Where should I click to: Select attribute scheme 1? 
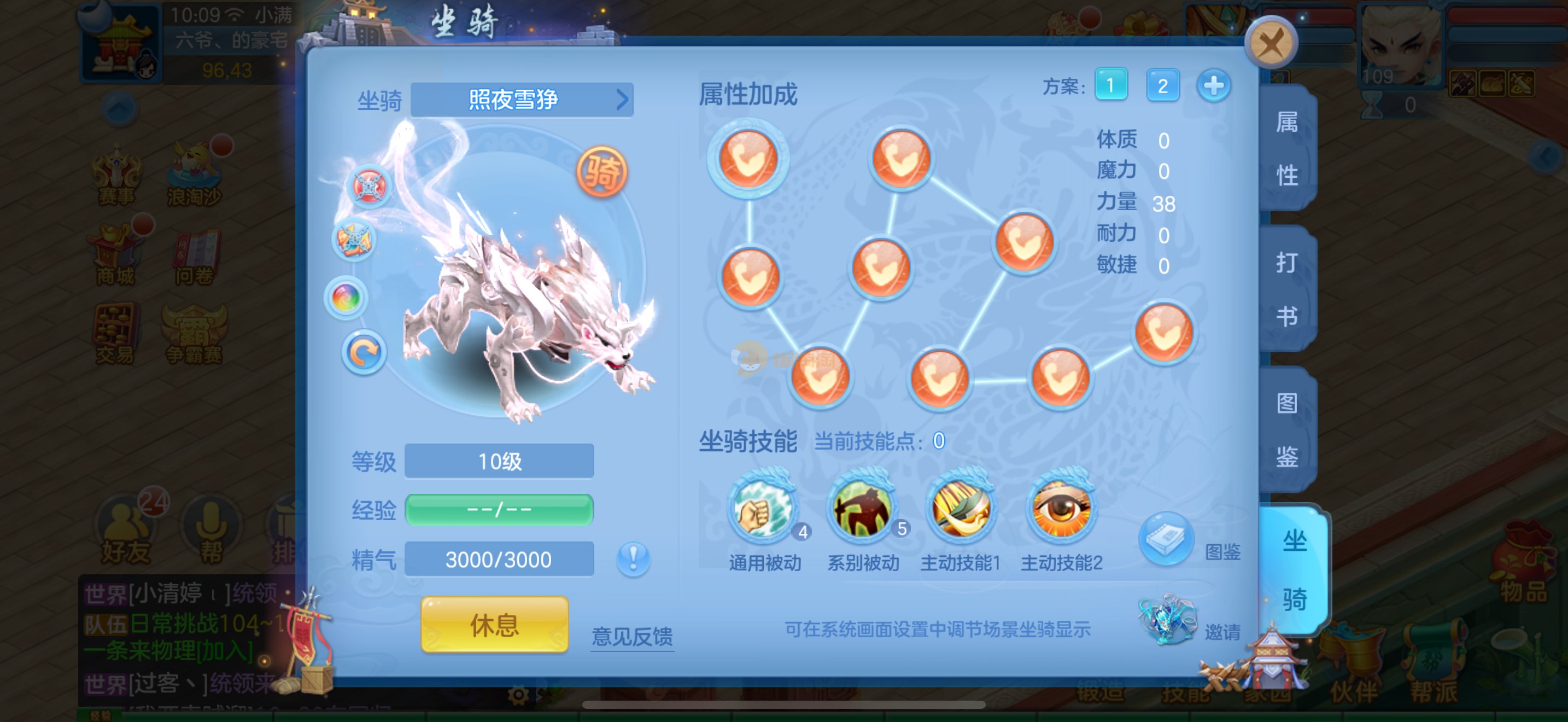1110,85
